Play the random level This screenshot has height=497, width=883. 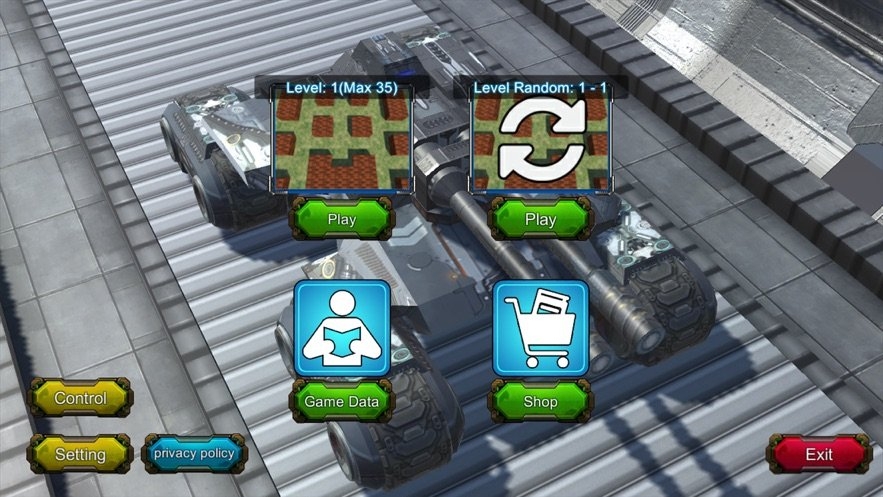540,219
